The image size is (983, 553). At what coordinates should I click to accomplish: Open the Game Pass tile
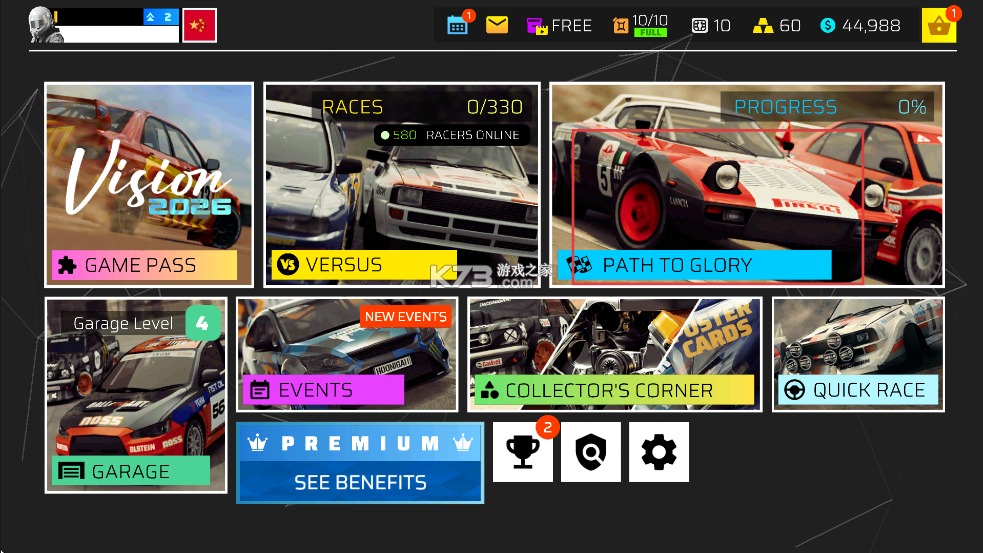148,185
